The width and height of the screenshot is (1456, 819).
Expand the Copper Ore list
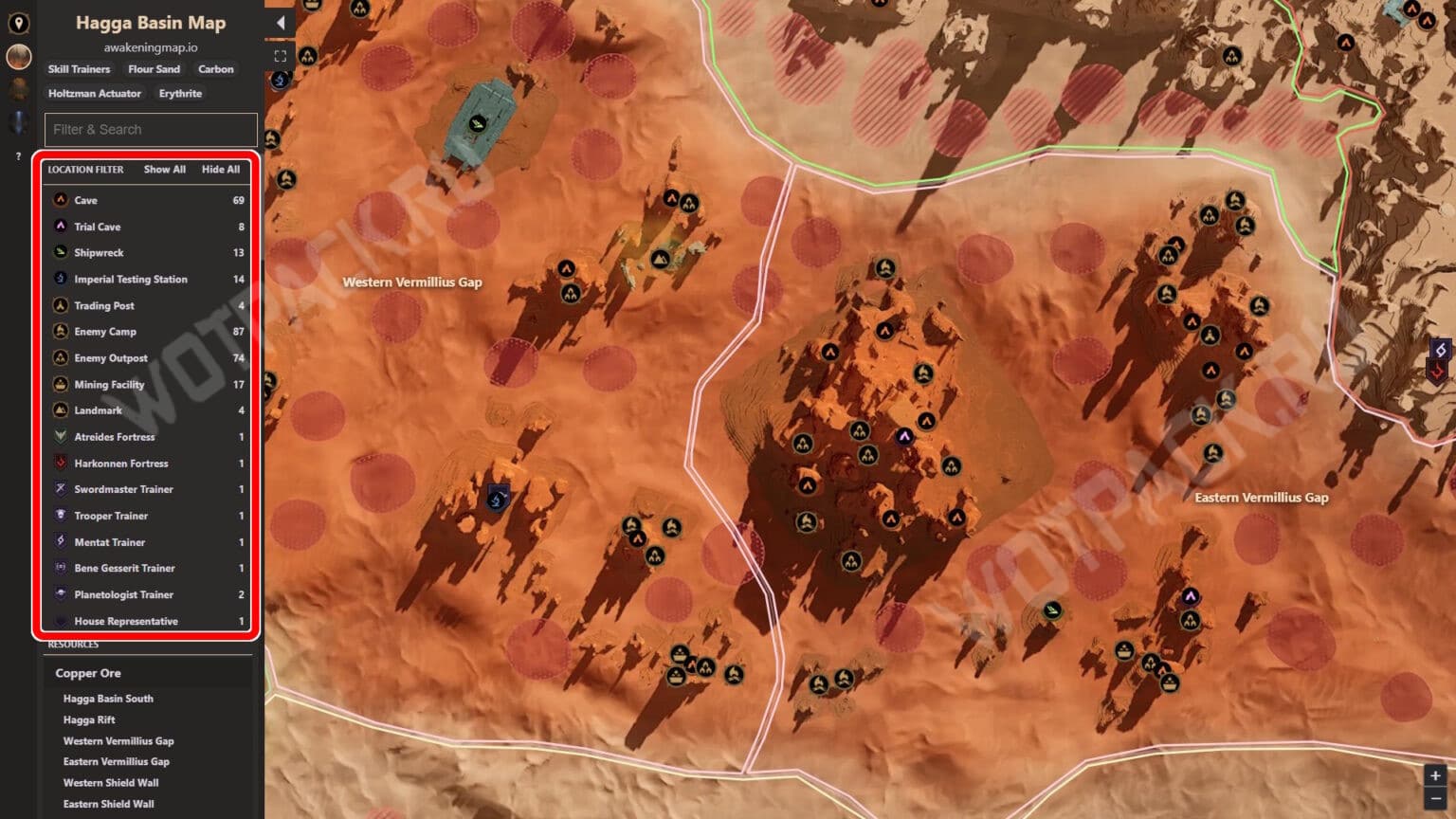89,673
